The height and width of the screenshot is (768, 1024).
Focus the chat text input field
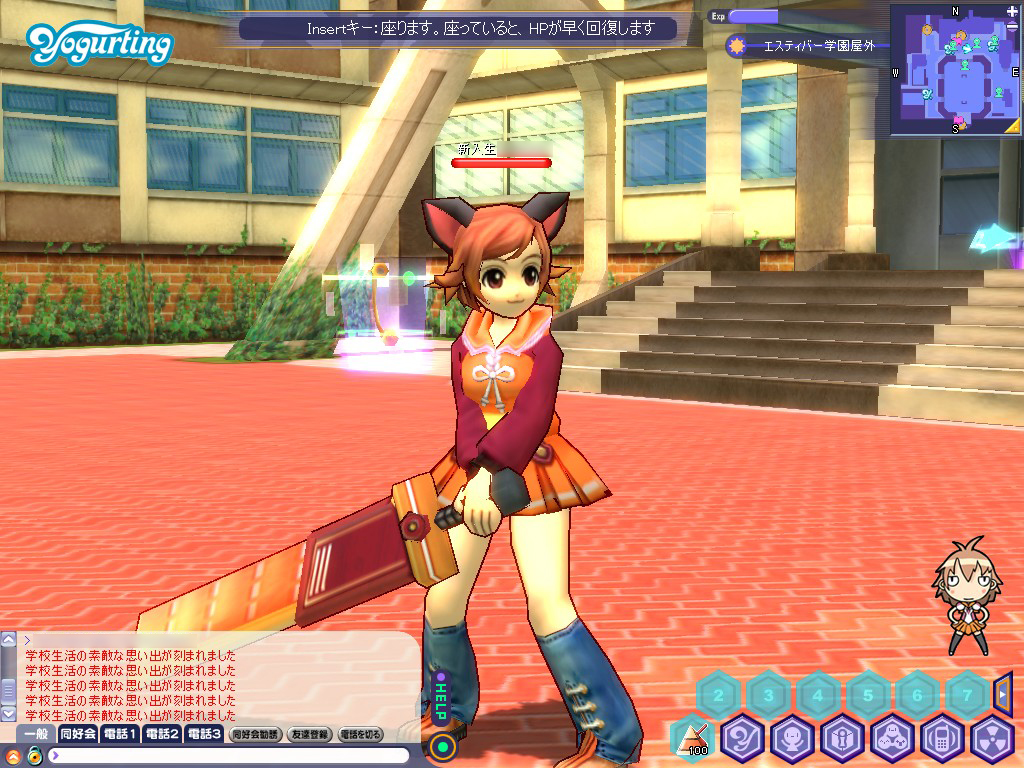pos(230,755)
